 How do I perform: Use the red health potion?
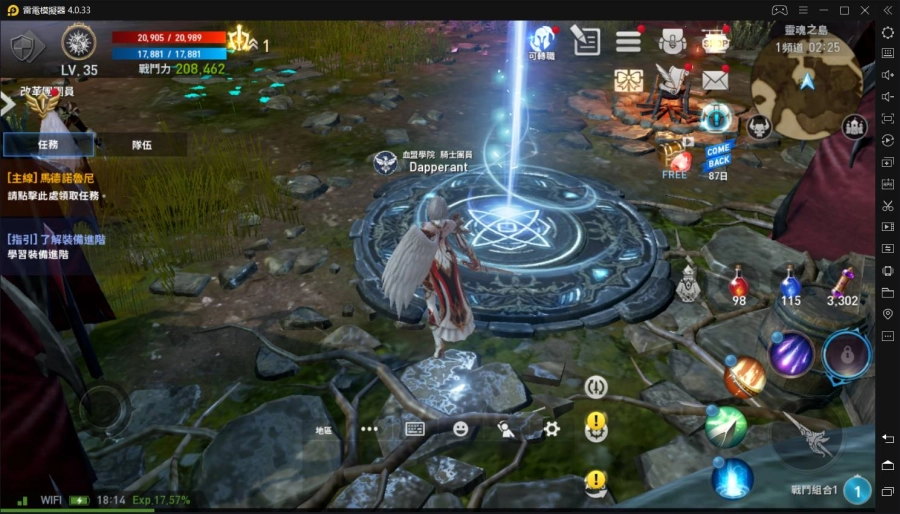point(739,285)
